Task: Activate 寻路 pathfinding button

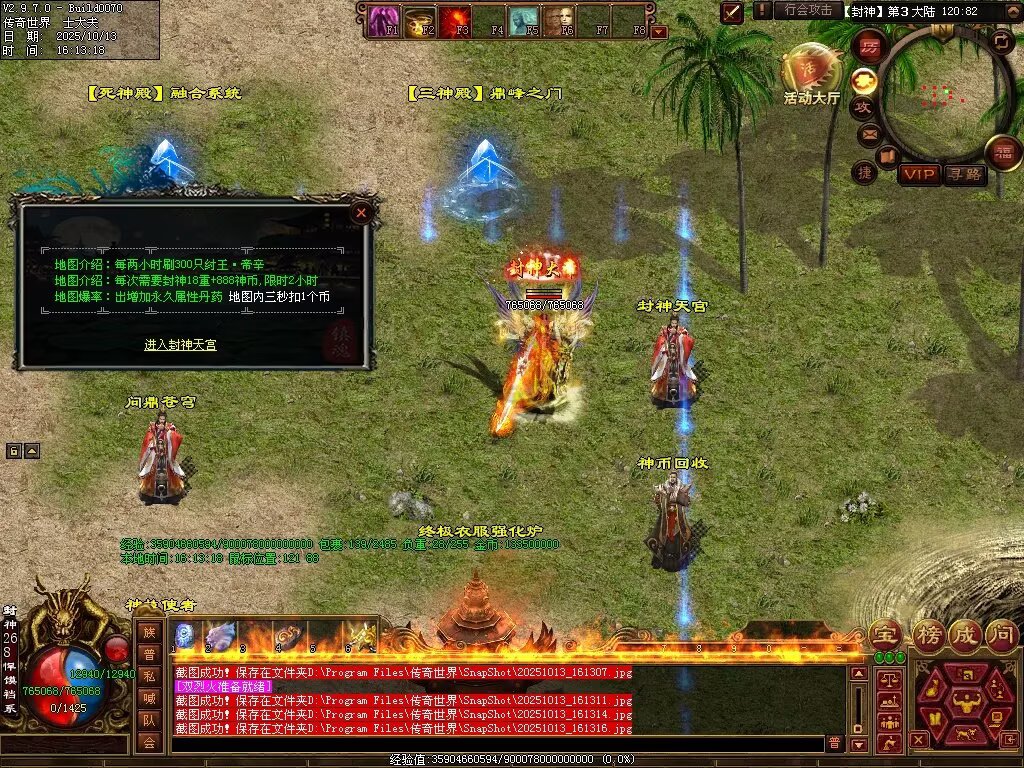Action: click(x=965, y=175)
